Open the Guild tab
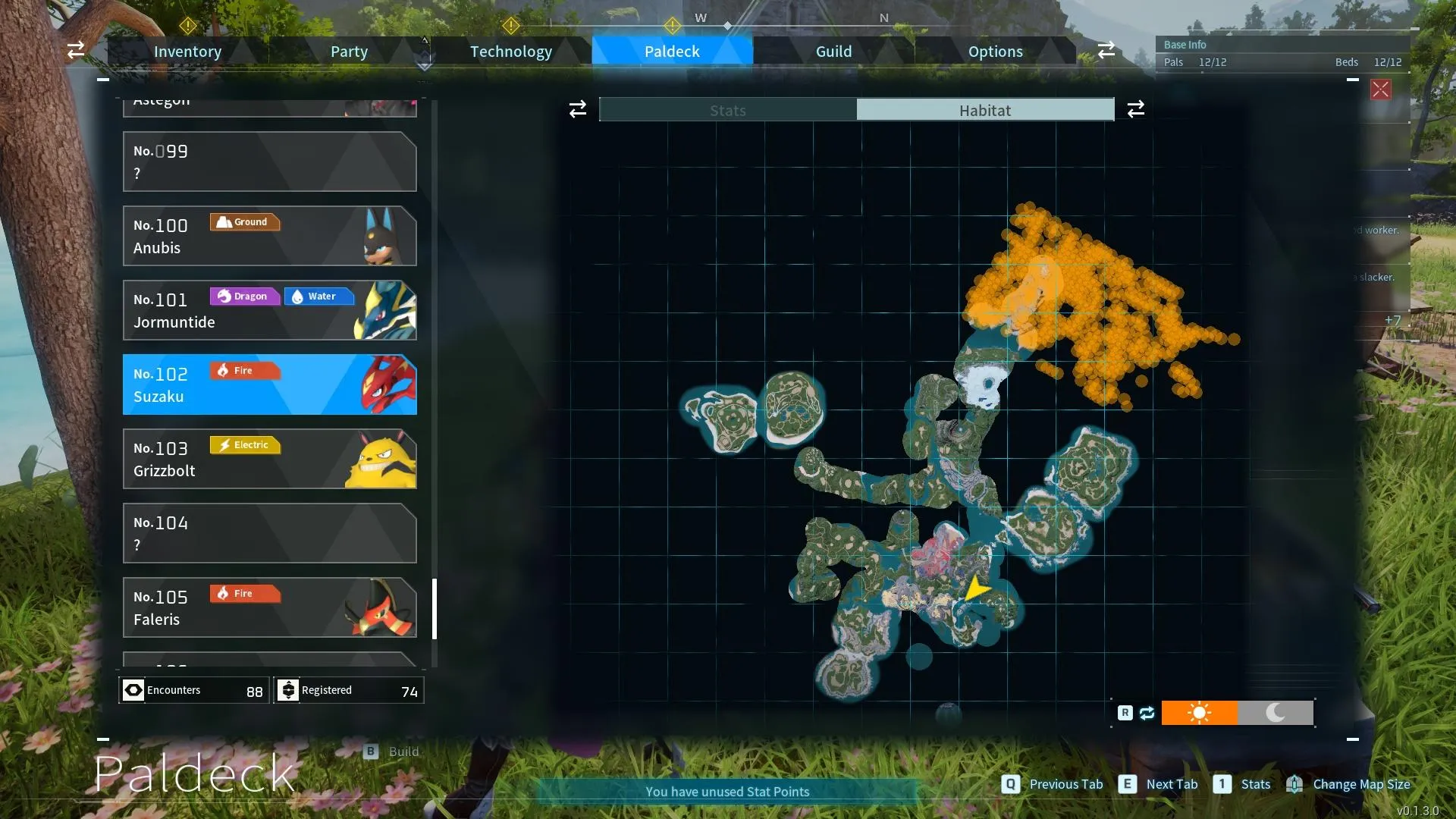The height and width of the screenshot is (819, 1456). tap(833, 52)
